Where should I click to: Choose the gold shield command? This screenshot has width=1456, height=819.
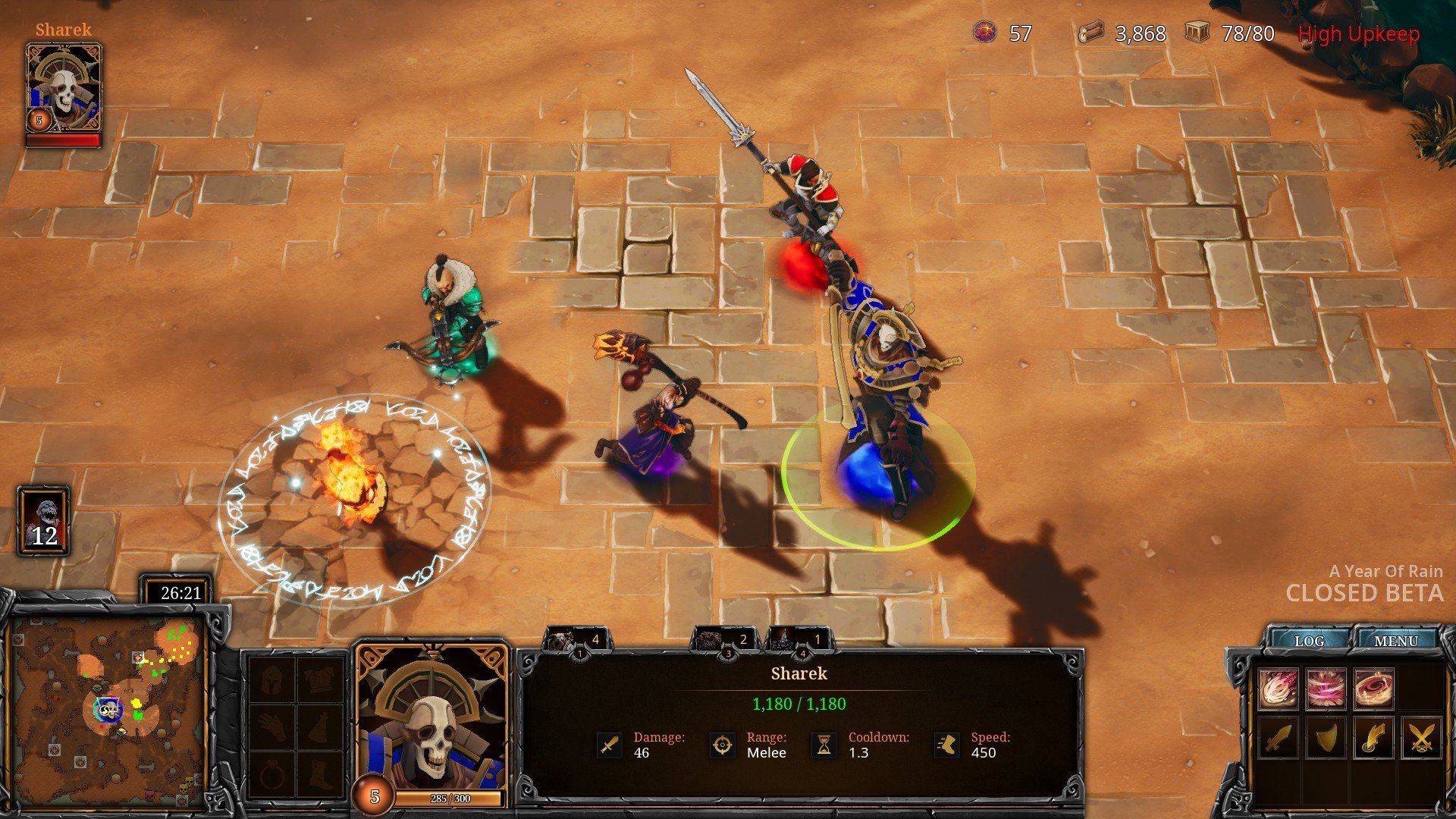[x=1326, y=737]
